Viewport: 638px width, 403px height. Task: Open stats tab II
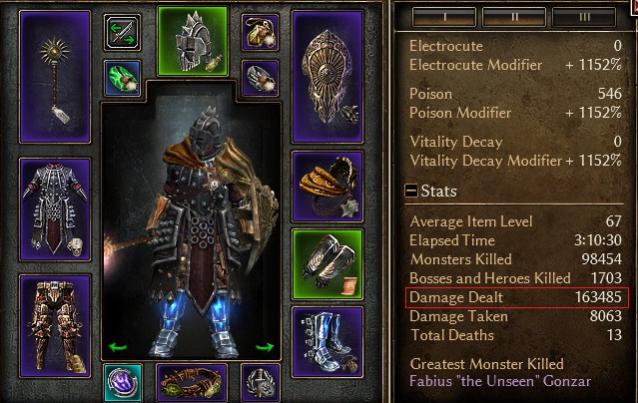[x=514, y=16]
